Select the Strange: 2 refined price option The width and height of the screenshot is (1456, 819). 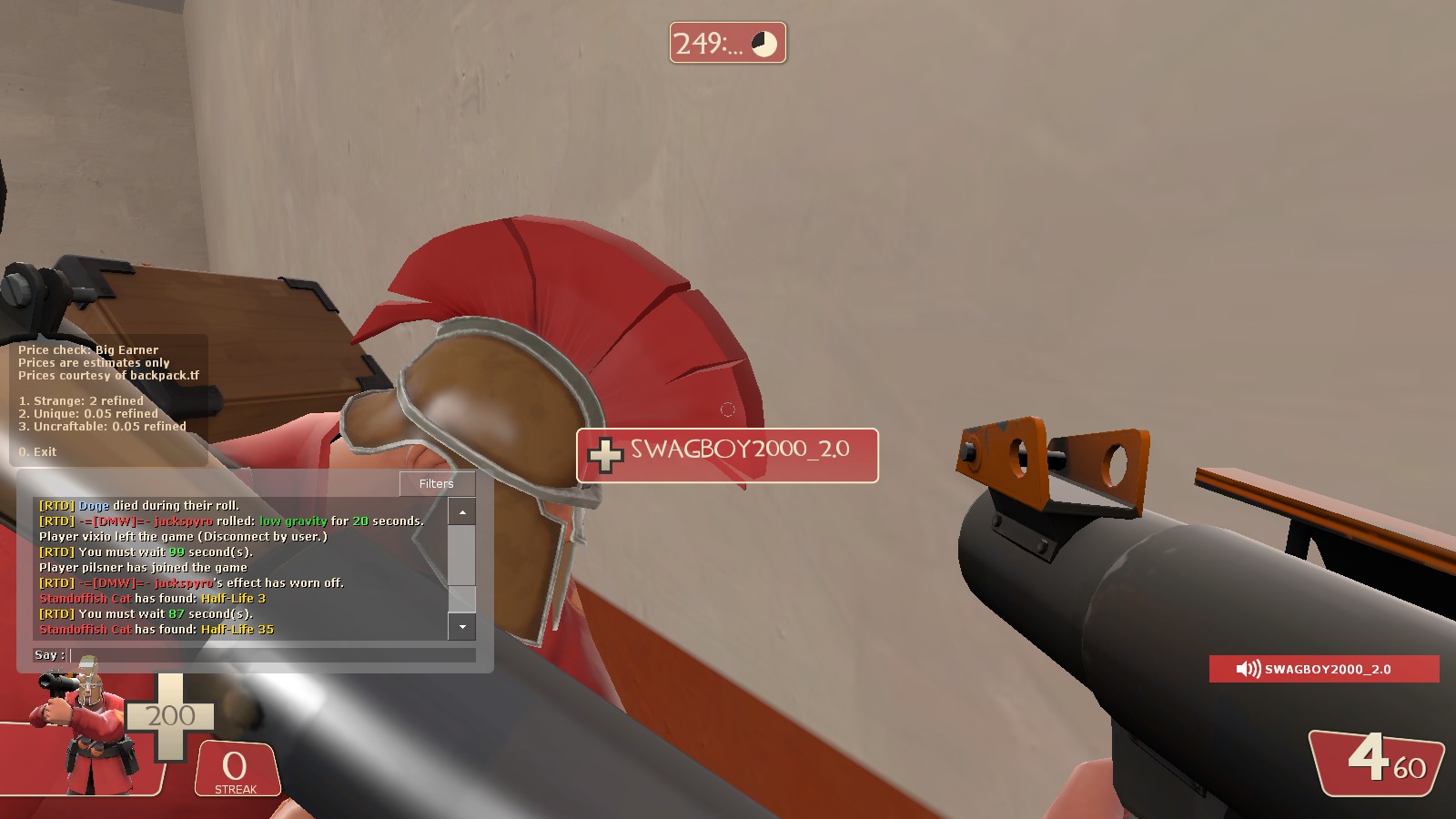81,400
